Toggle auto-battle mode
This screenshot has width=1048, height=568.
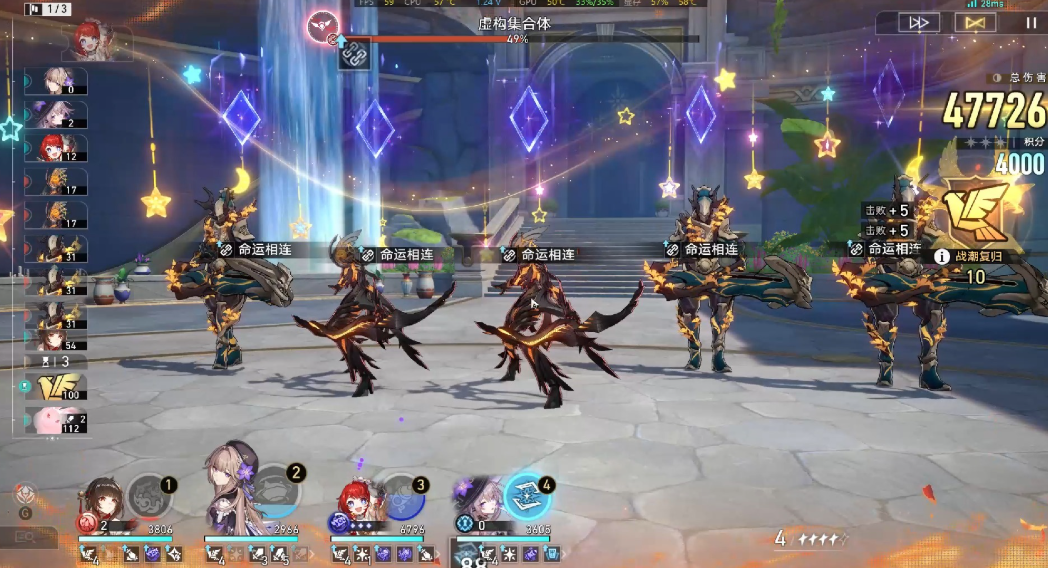(x=974, y=22)
